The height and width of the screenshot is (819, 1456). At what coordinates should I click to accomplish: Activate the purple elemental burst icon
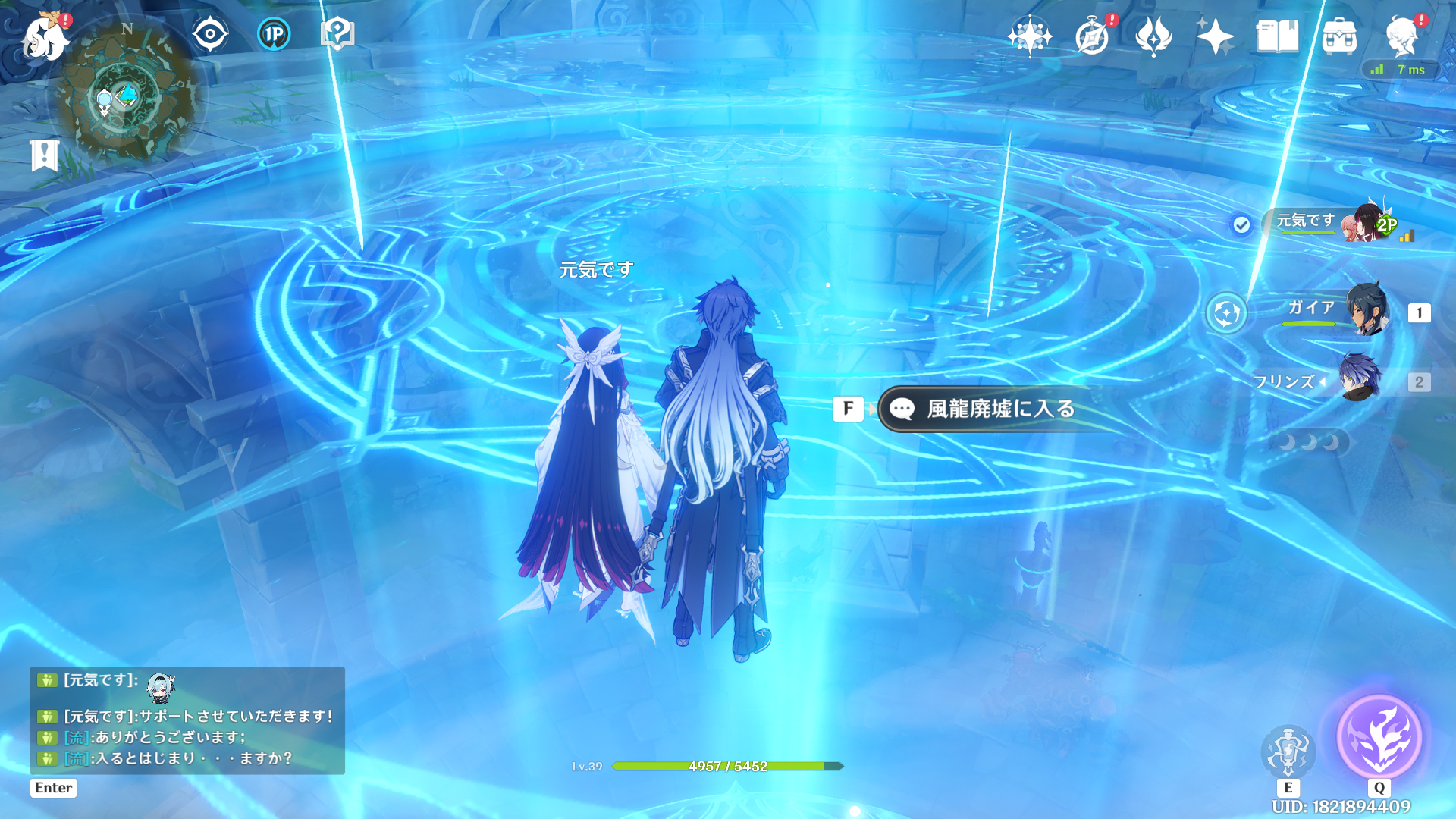tap(1379, 736)
